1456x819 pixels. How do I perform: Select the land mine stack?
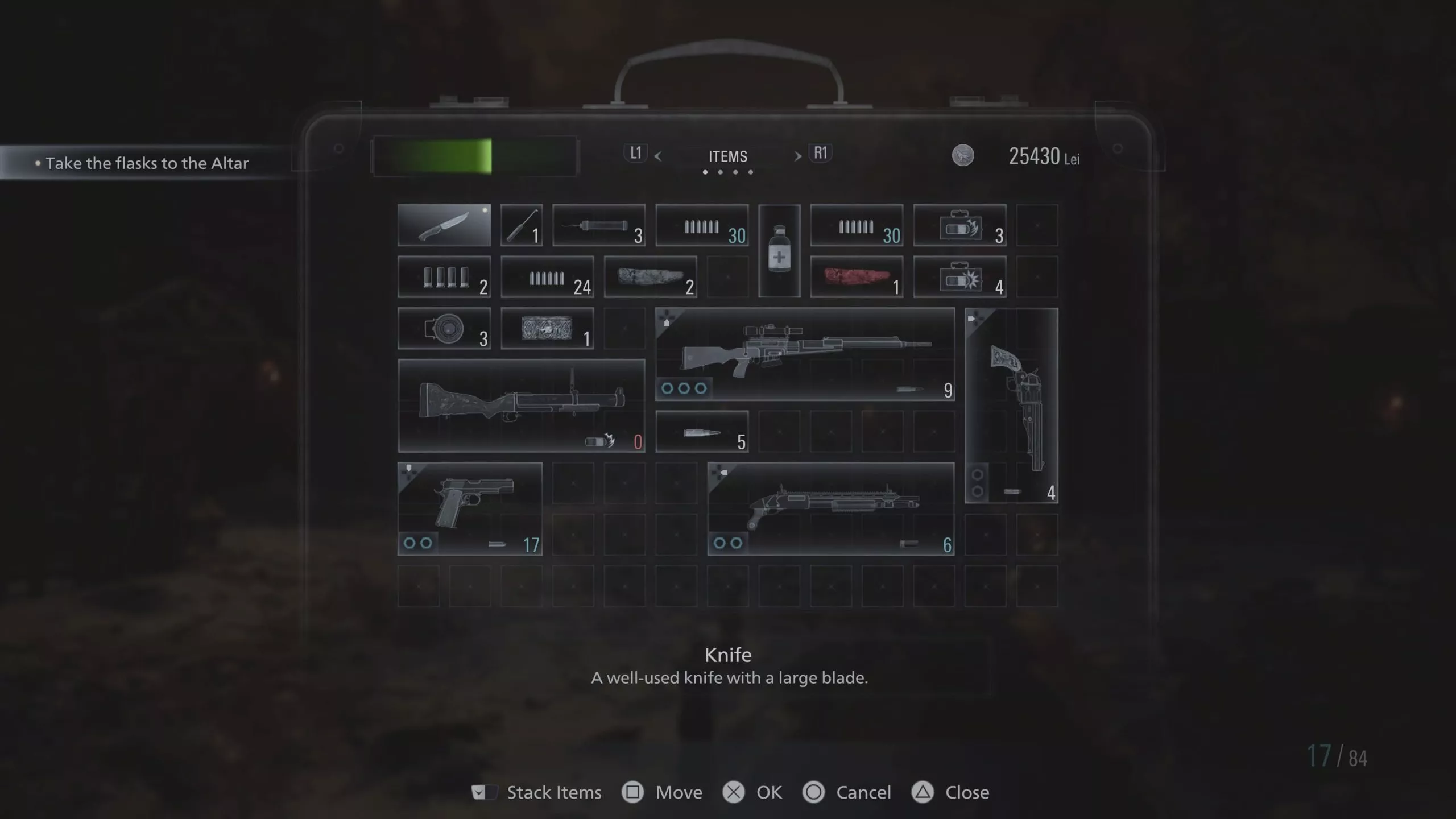point(444,328)
